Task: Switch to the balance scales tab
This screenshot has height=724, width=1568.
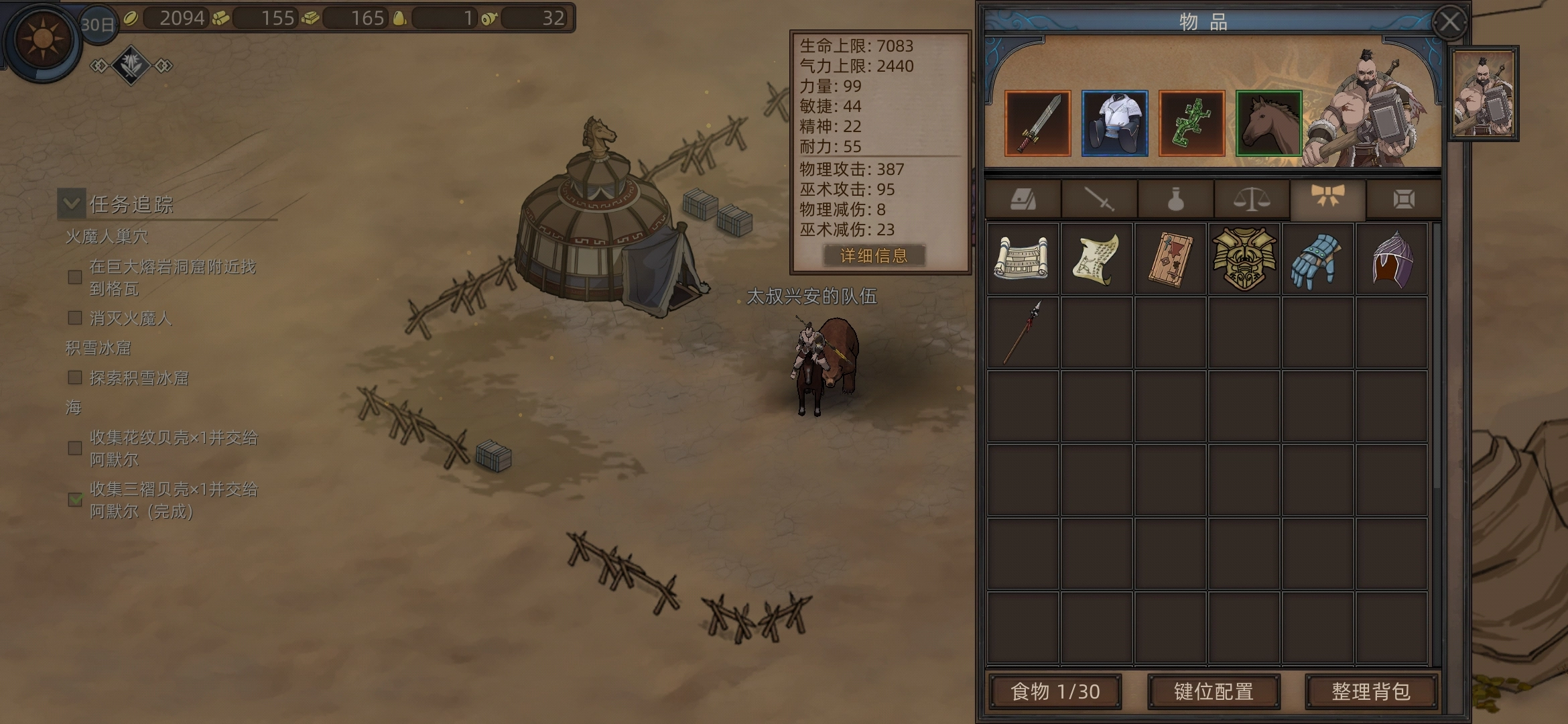Action: click(1252, 199)
